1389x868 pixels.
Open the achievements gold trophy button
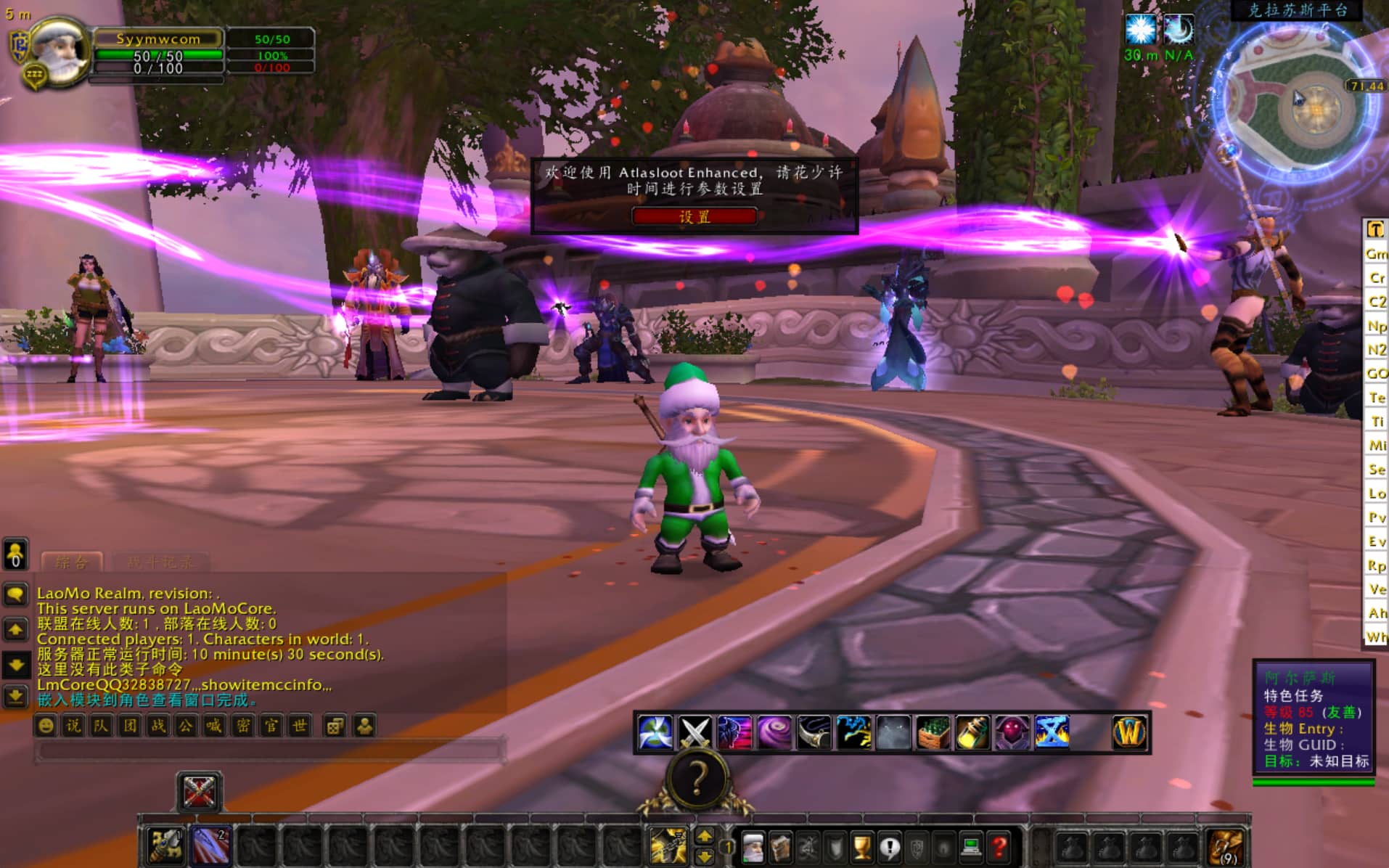(x=862, y=846)
